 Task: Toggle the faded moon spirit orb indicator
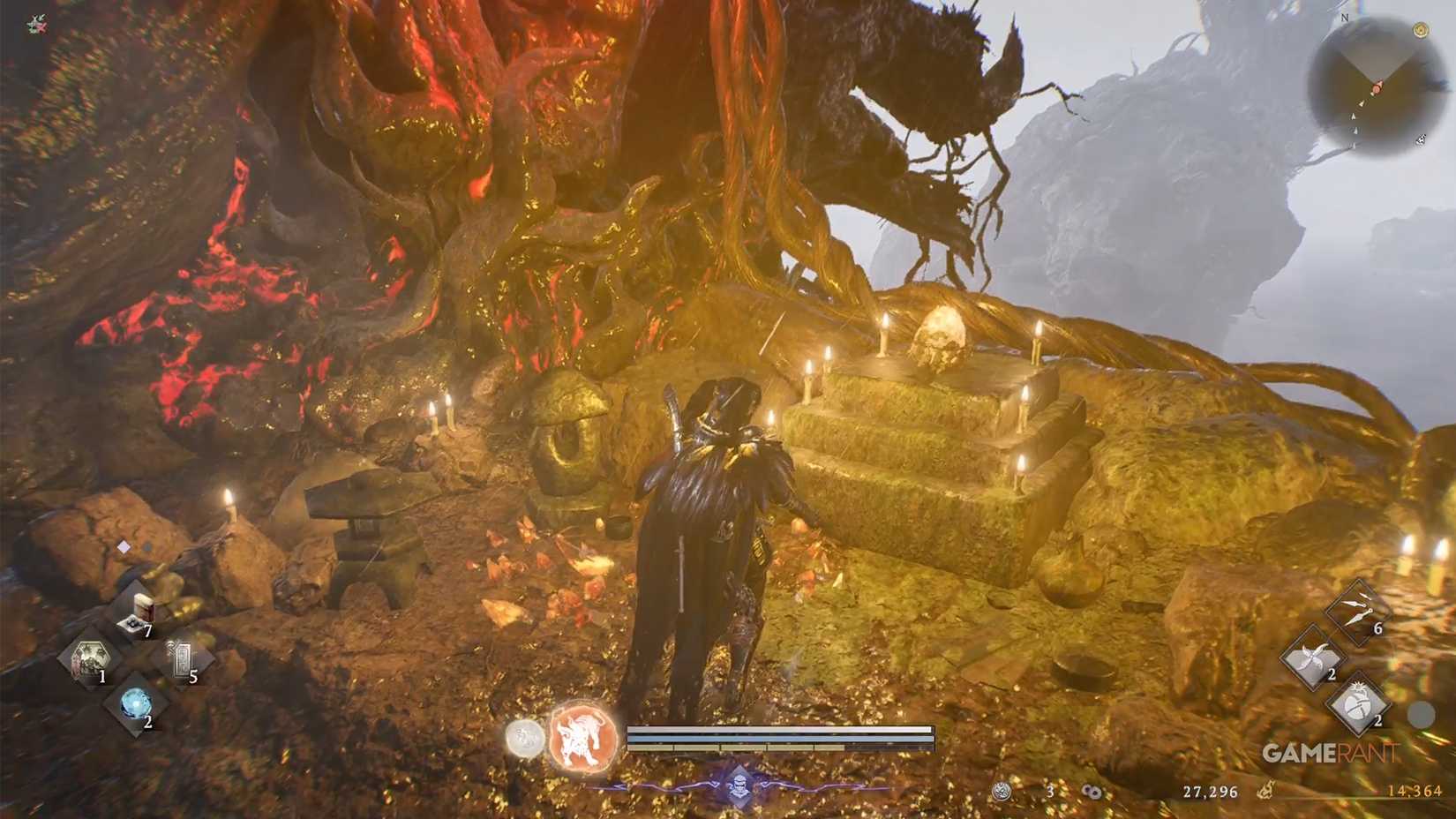click(x=525, y=740)
